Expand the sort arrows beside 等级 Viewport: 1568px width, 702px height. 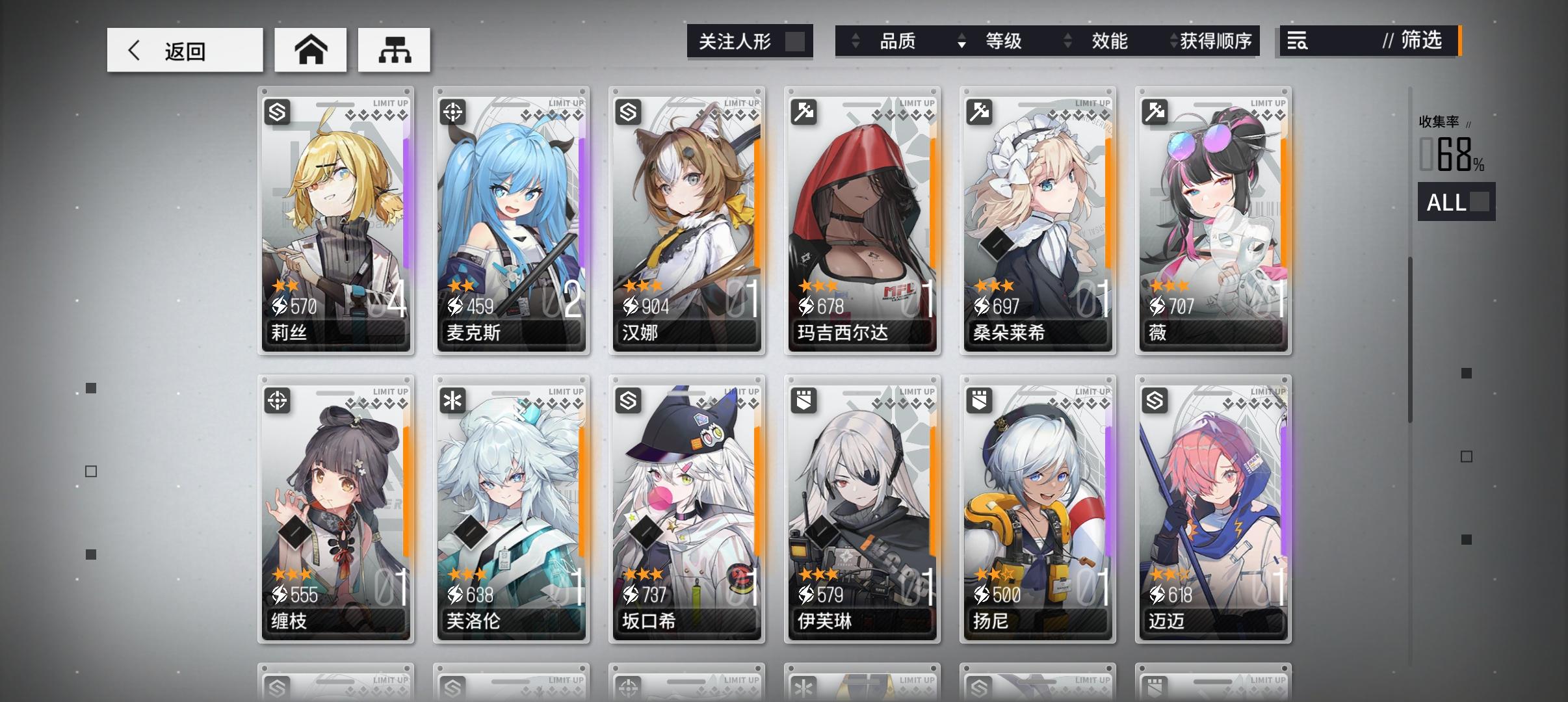1068,41
